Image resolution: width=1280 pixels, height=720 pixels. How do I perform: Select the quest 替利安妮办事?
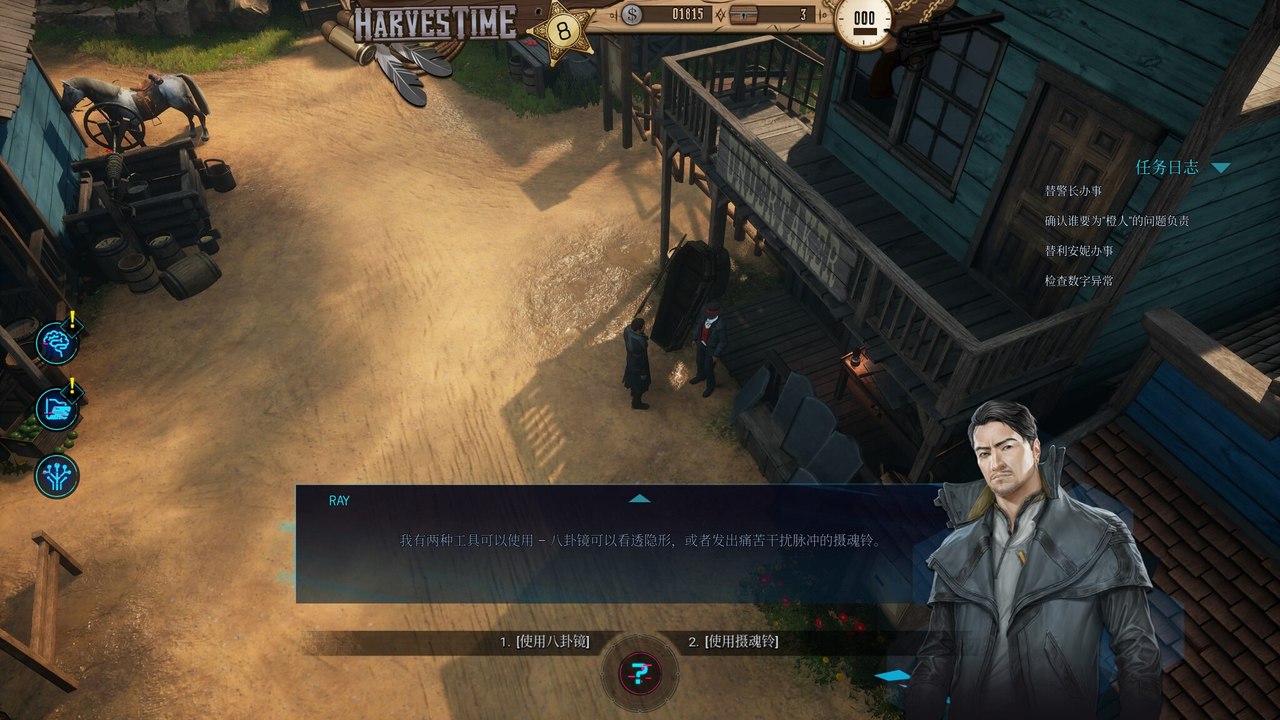[x=1079, y=250]
